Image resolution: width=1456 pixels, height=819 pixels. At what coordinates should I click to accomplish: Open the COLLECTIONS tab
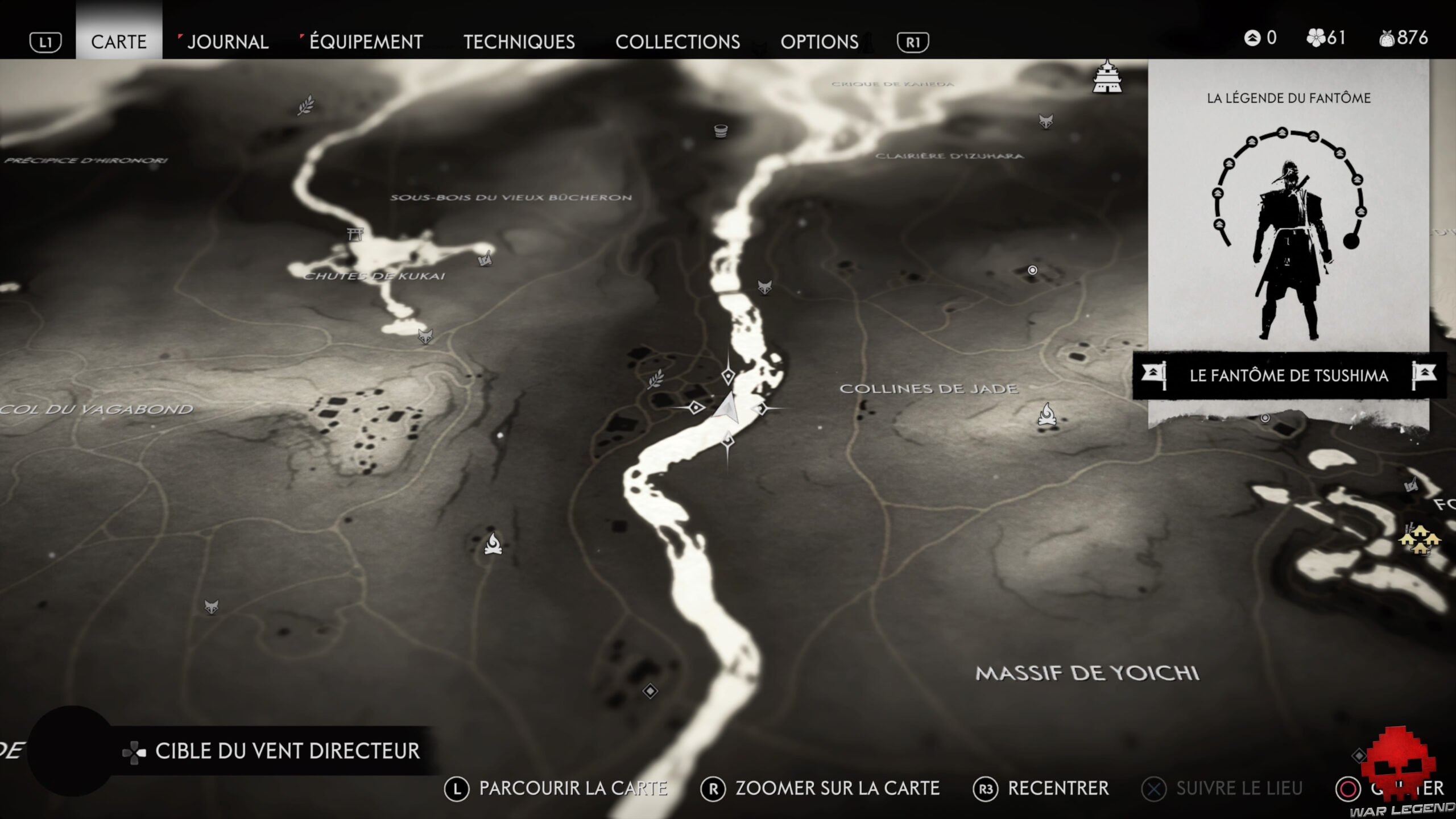pos(678,42)
